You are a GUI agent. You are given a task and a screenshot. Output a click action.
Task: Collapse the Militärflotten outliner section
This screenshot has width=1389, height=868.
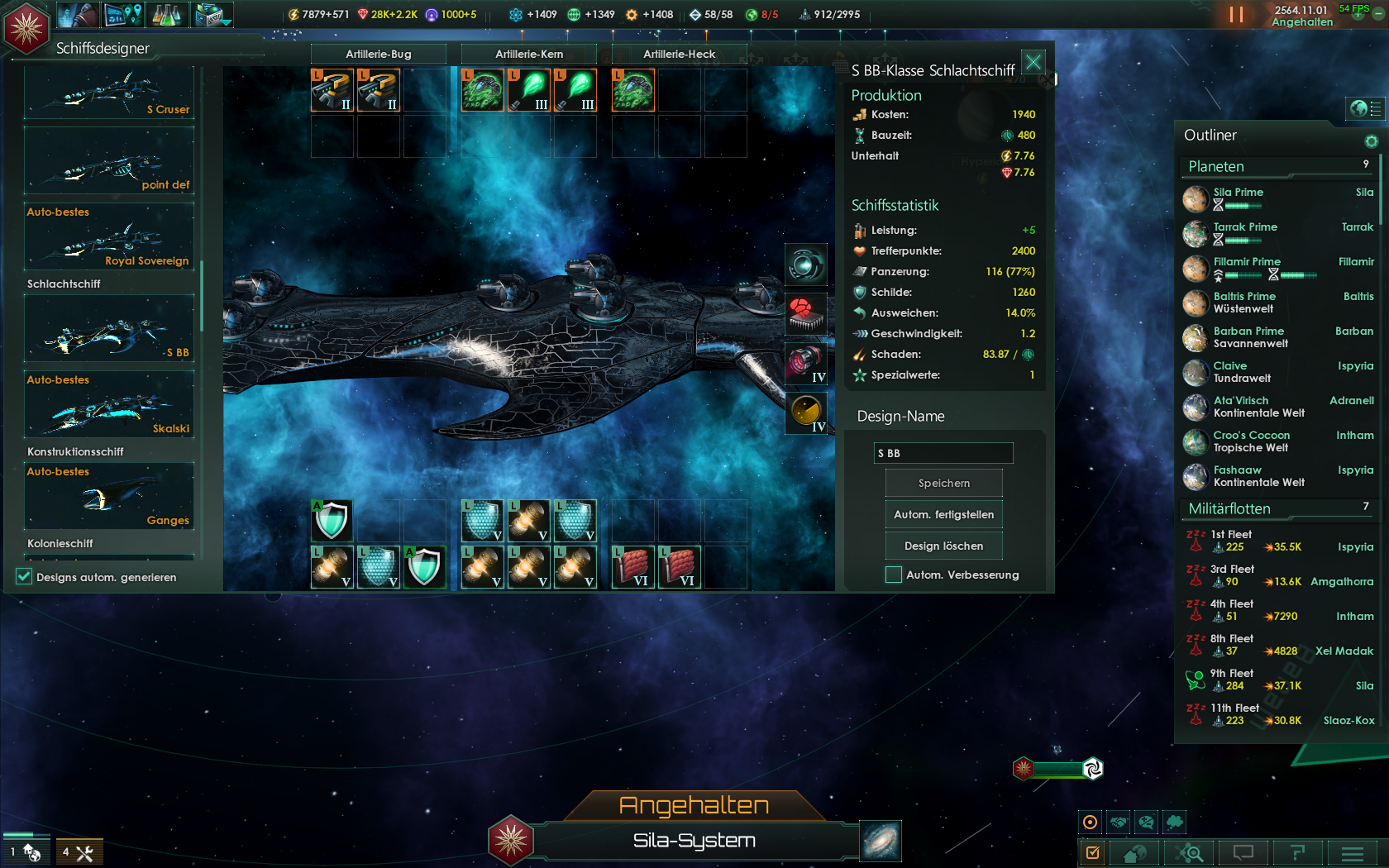click(1229, 508)
